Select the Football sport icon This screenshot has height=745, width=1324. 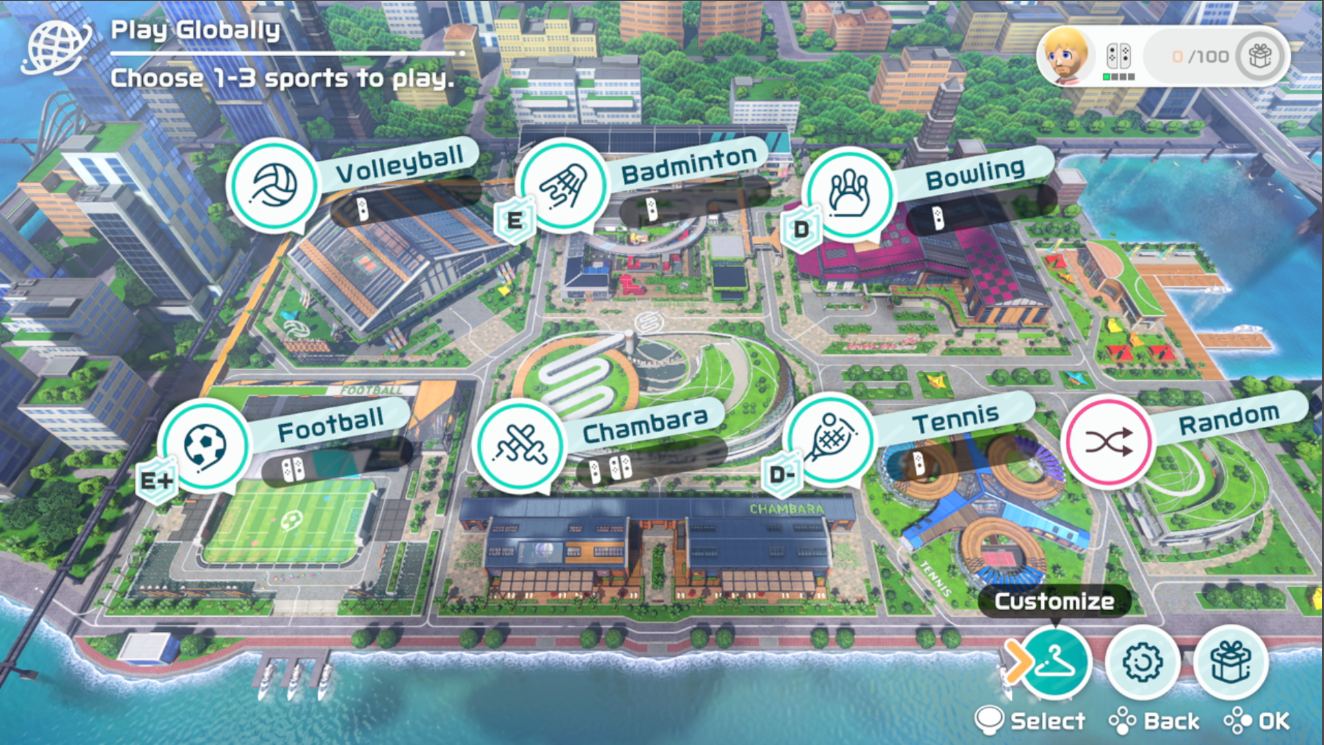[207, 443]
